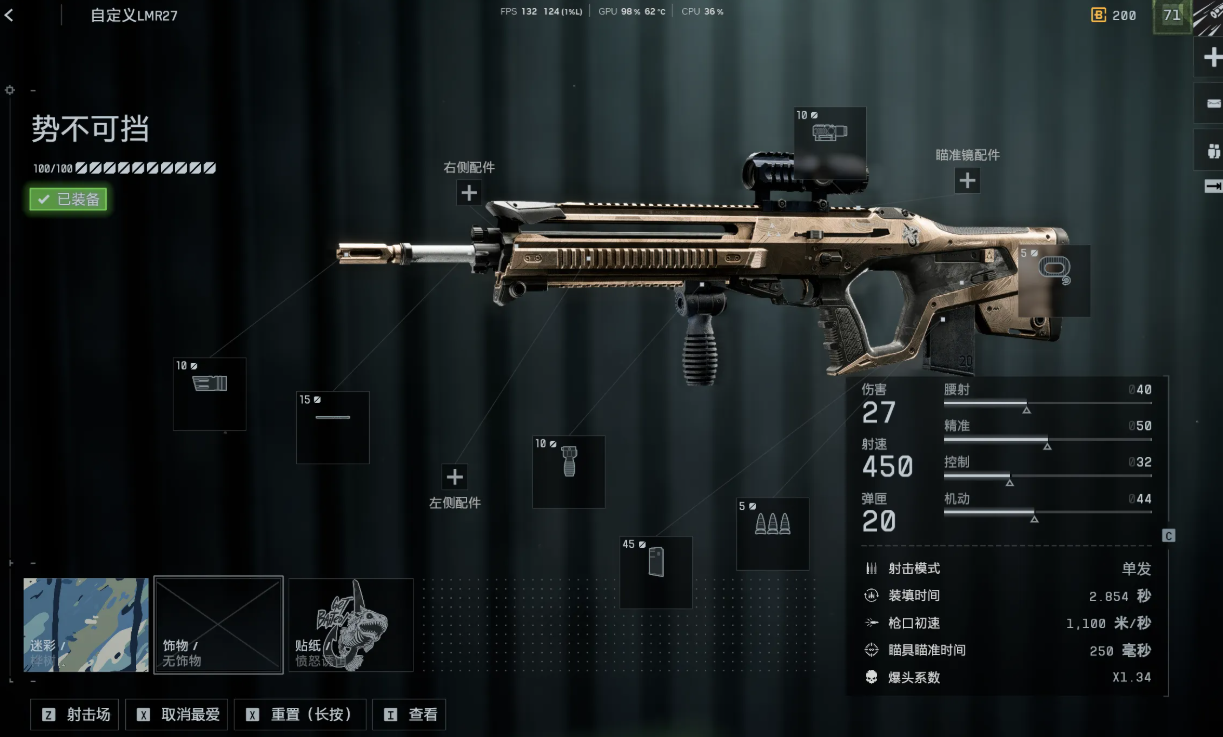Choose the camouflage (迷彩) skin tile
1223x737 pixels.
pos(86,625)
